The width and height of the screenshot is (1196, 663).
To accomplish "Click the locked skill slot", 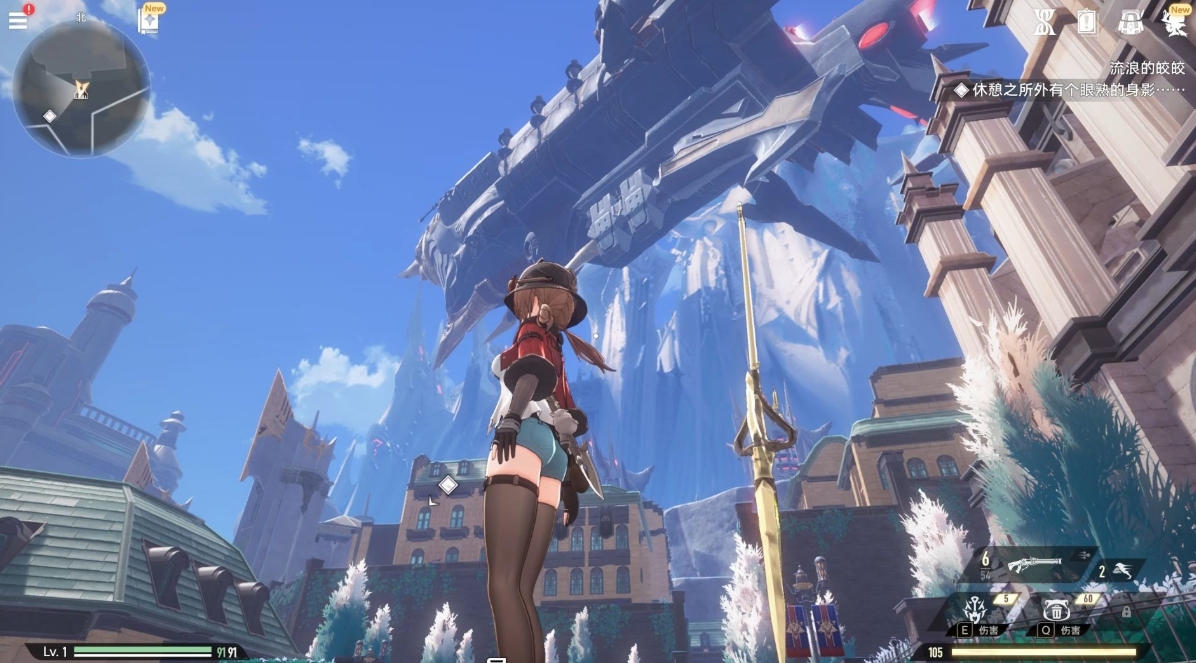I will [x=1125, y=610].
